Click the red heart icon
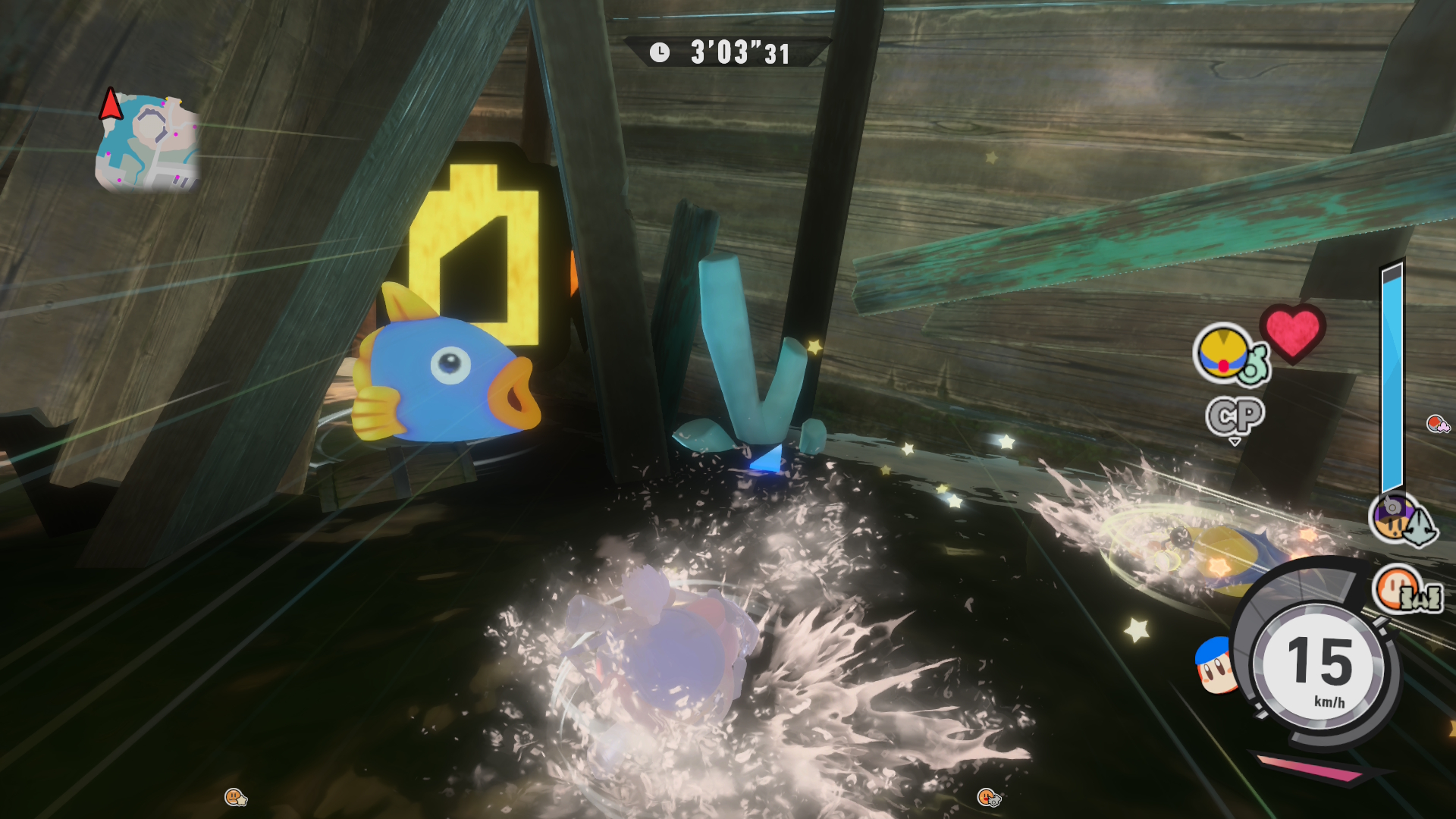 click(x=1293, y=332)
